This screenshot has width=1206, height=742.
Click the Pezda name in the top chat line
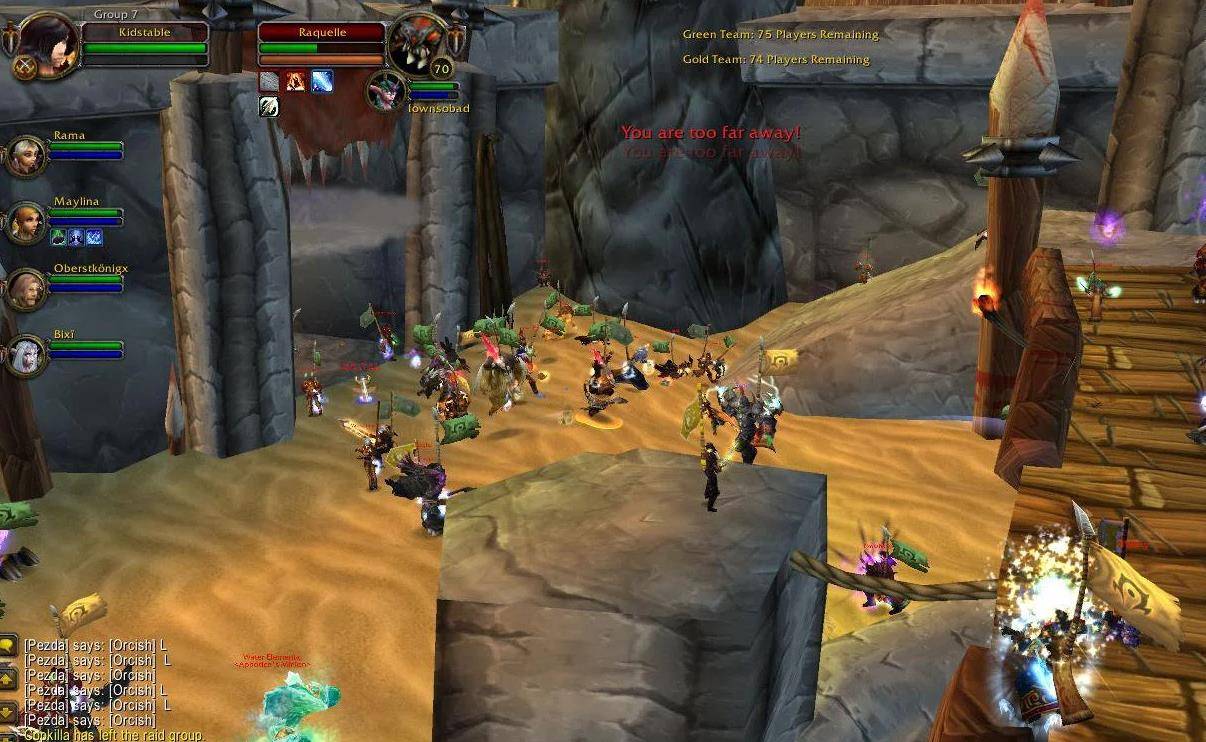click(x=45, y=646)
